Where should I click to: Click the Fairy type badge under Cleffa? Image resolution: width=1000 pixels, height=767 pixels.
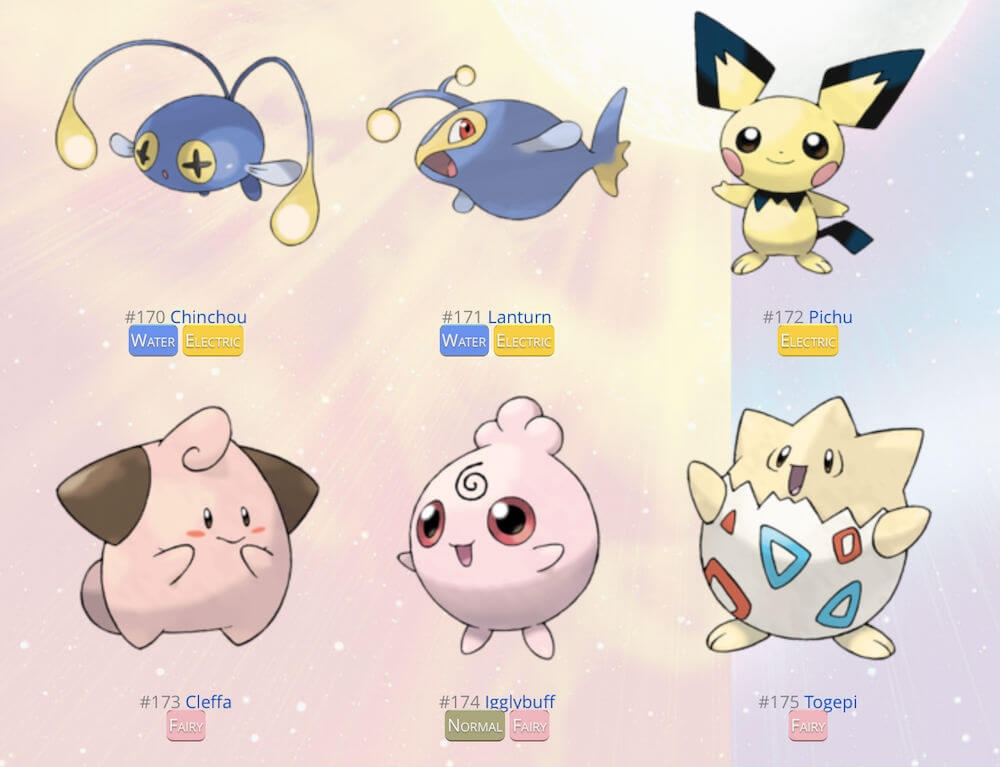coord(186,726)
